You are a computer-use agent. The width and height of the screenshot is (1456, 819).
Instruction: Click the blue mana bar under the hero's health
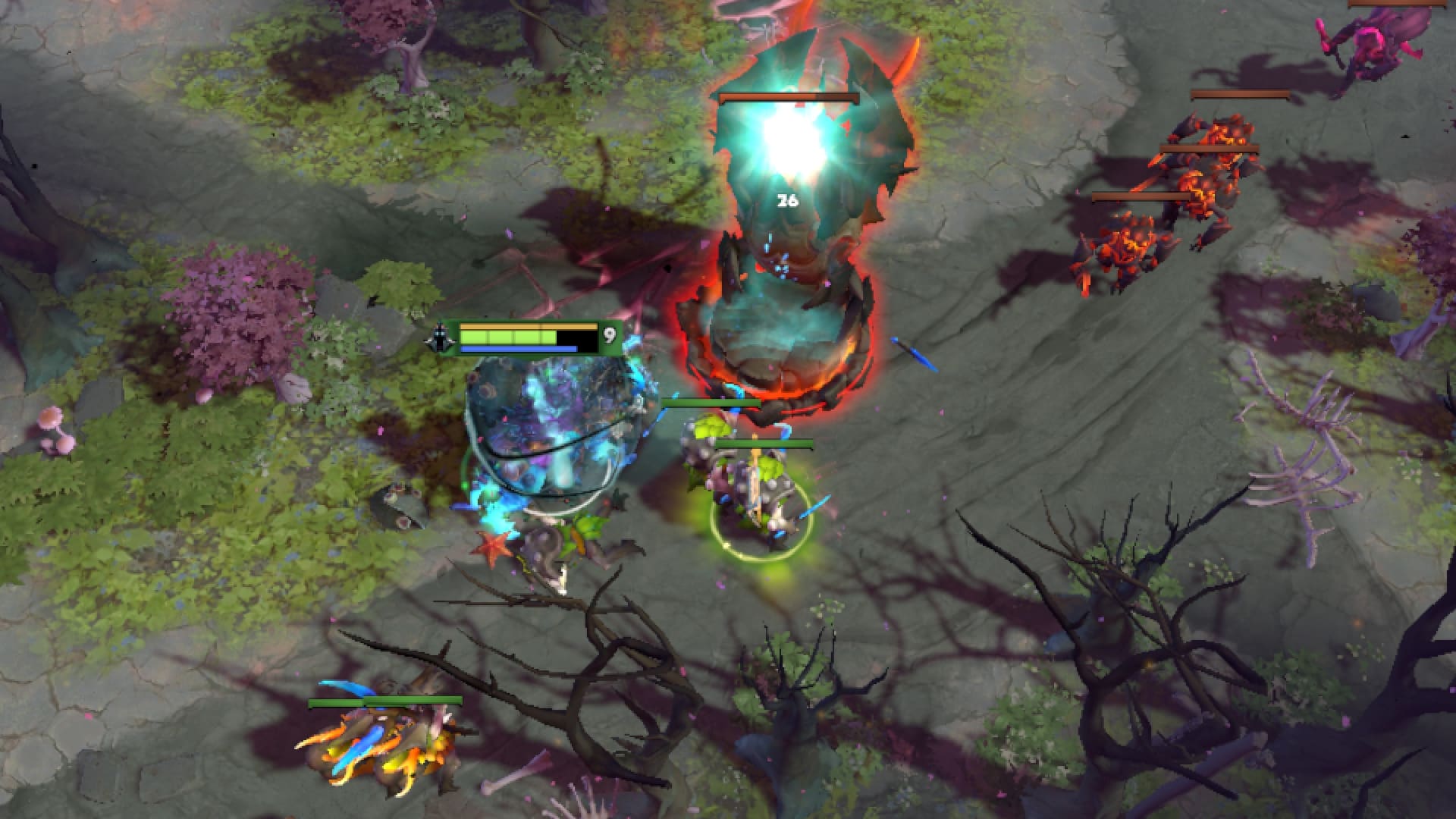(x=519, y=347)
